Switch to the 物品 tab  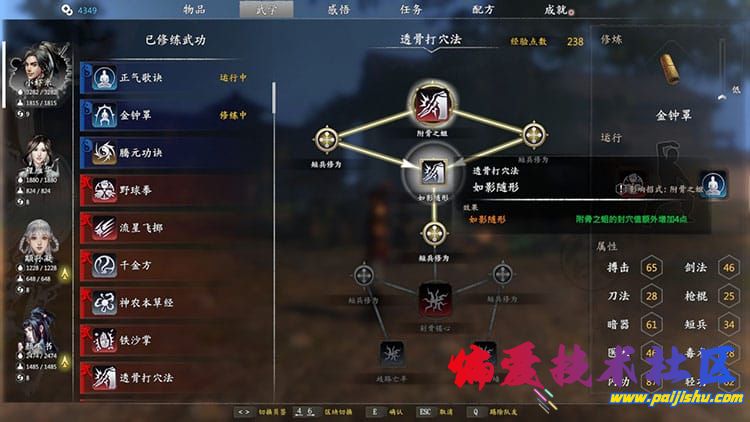(194, 9)
